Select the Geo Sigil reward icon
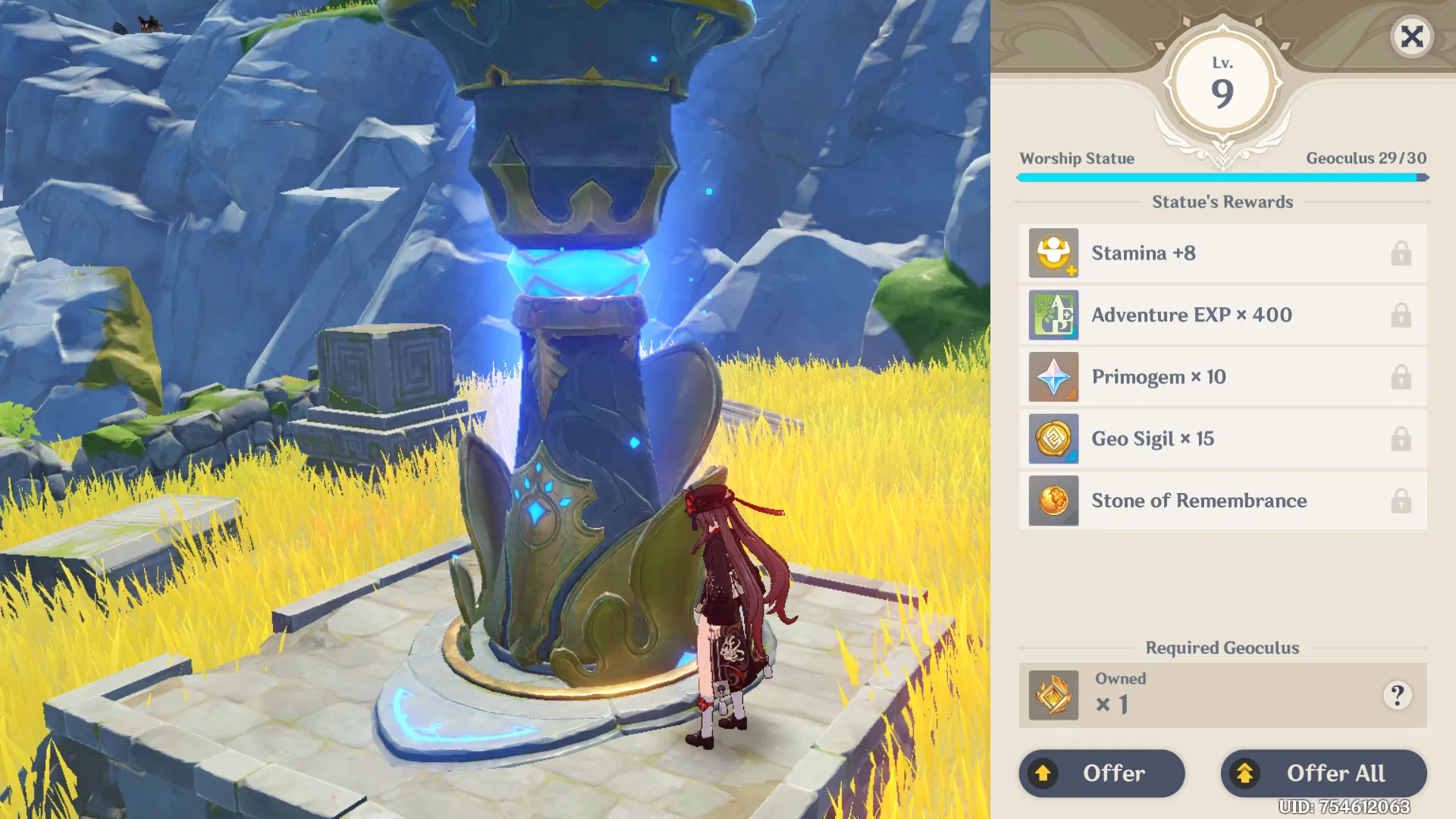The height and width of the screenshot is (819, 1456). point(1053,439)
